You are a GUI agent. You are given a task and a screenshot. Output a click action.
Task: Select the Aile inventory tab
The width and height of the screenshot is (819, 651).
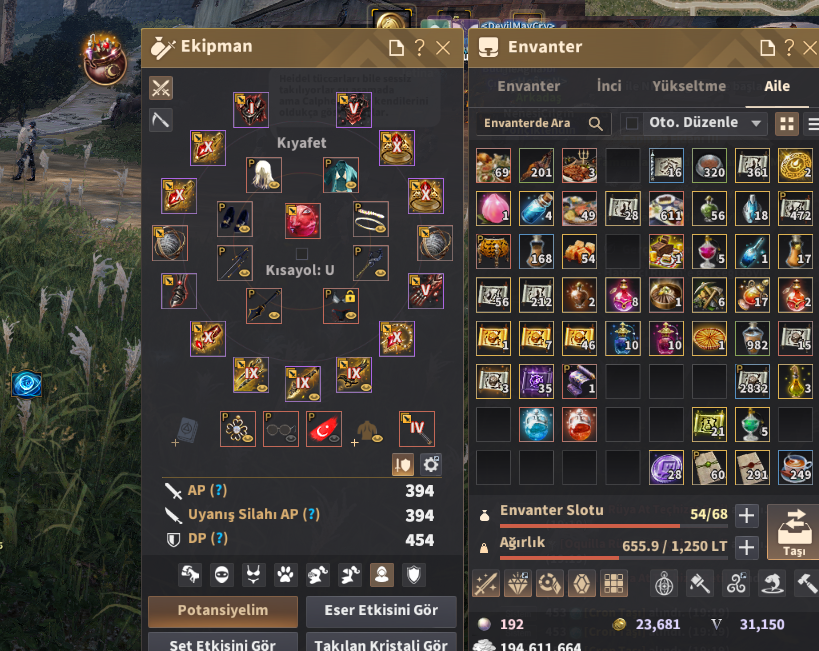[x=777, y=86]
